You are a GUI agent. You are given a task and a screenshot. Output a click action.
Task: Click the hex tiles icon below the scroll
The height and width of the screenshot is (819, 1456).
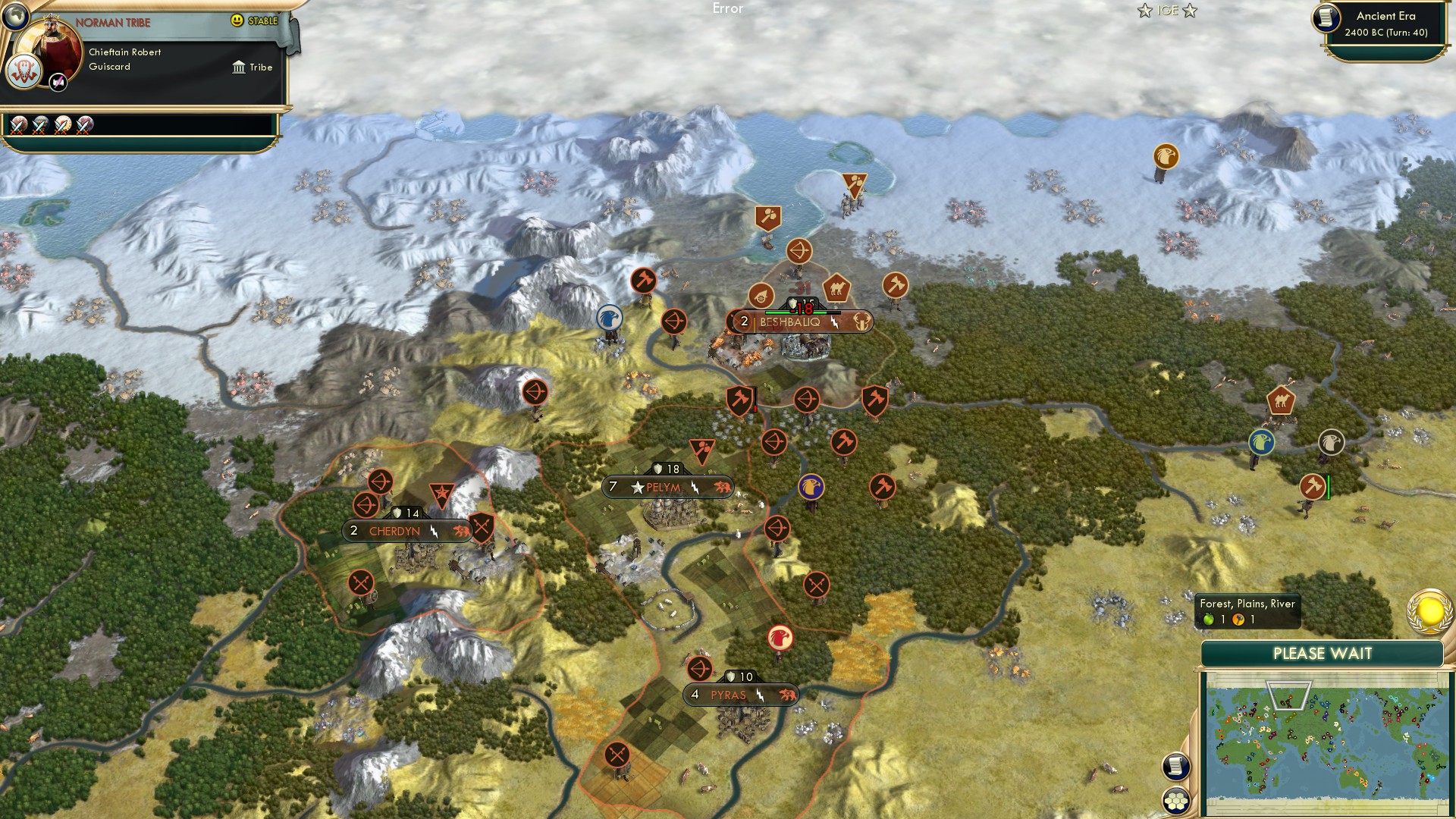[x=1175, y=802]
